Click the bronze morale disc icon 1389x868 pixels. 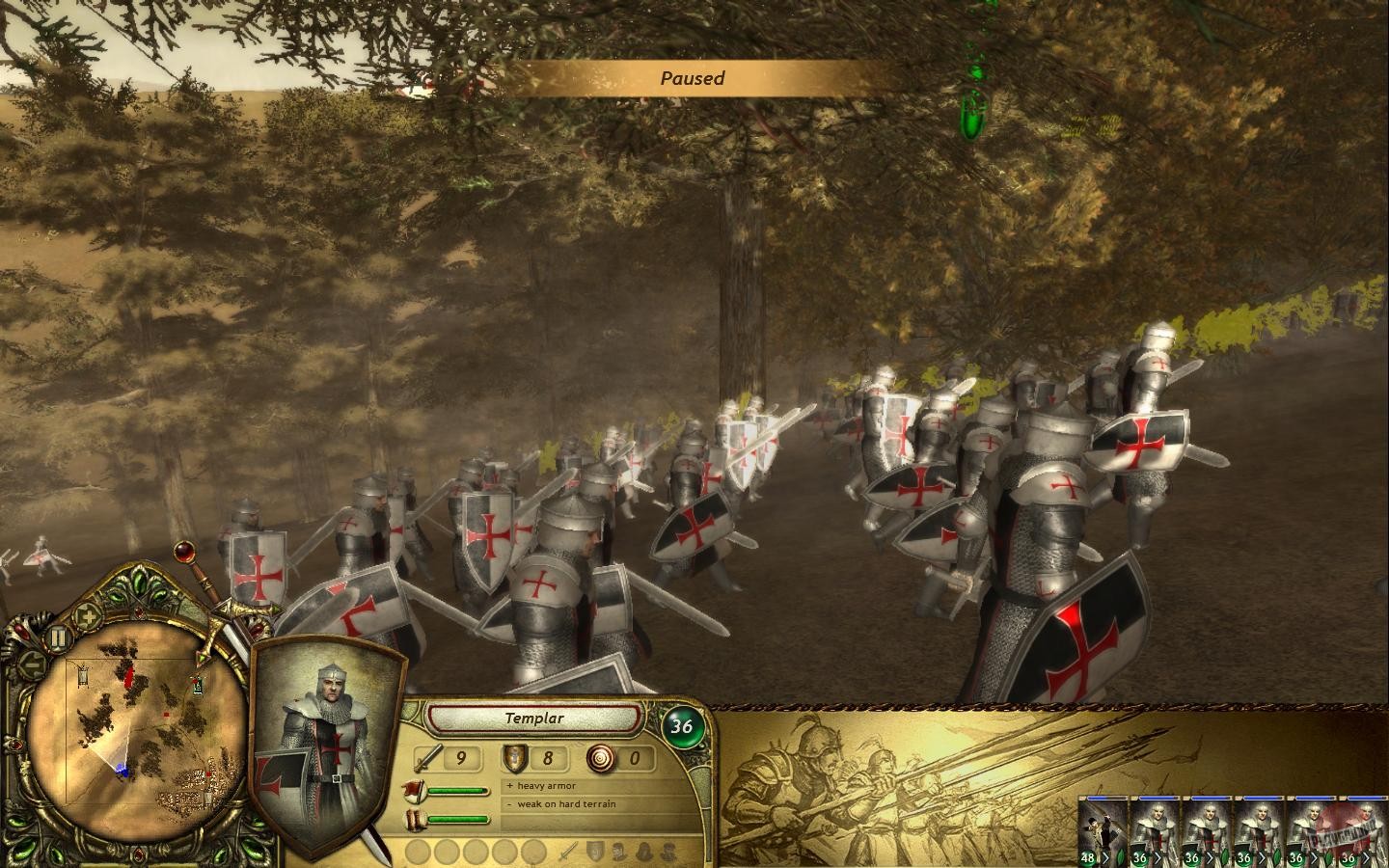click(600, 759)
